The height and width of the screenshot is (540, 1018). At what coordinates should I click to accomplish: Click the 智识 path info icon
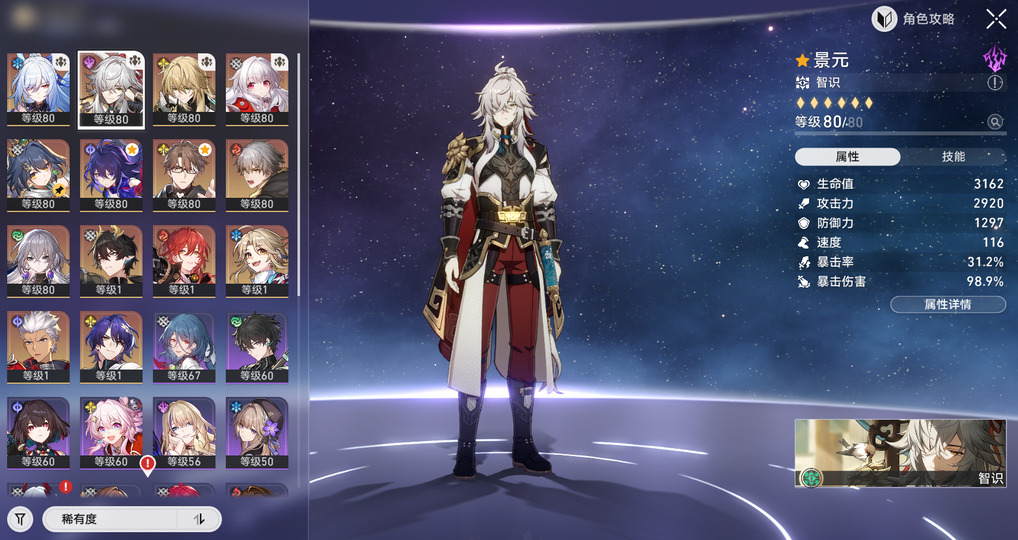(x=995, y=83)
